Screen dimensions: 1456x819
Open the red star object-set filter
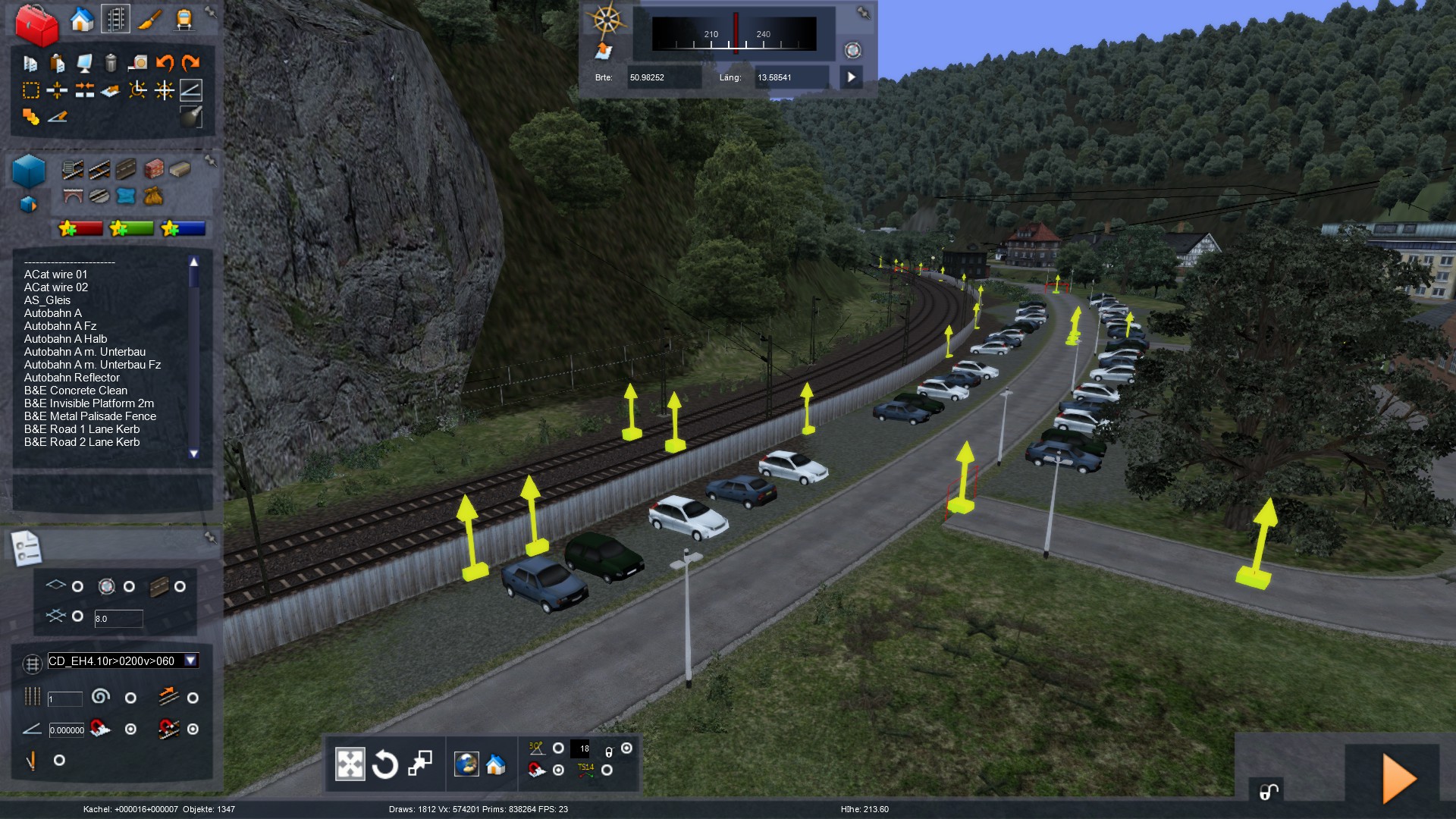coord(80,228)
